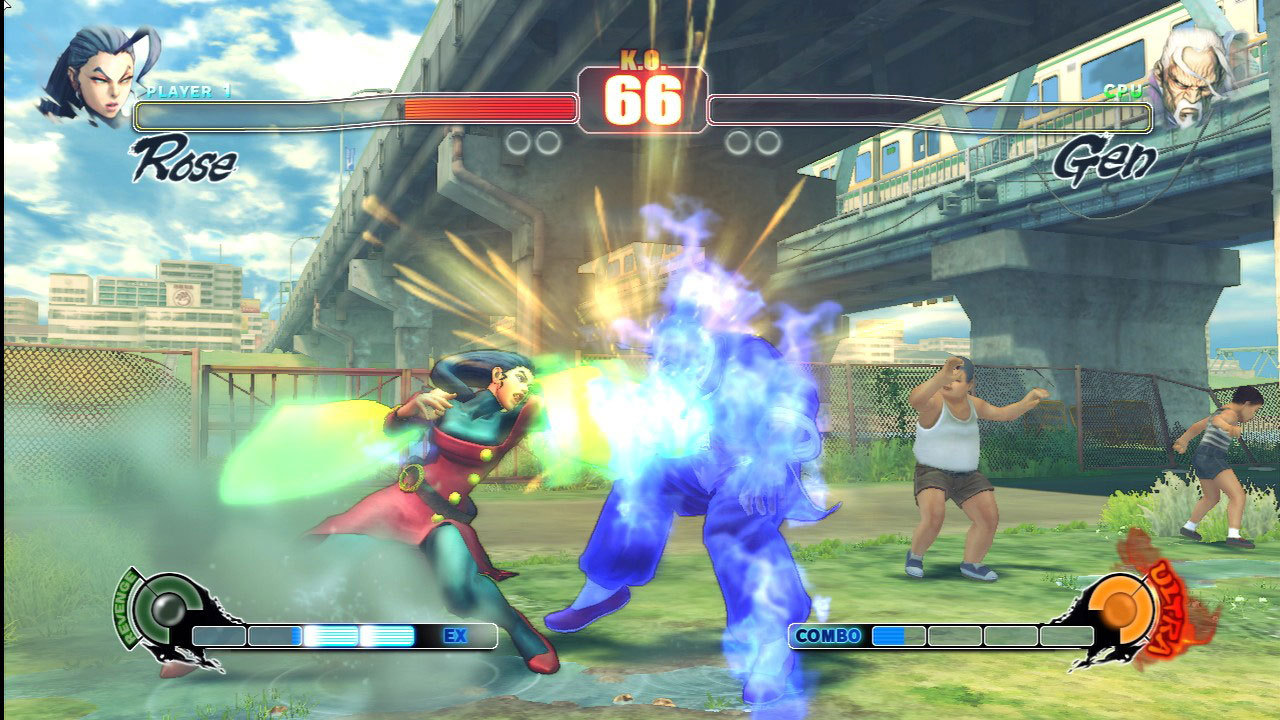The height and width of the screenshot is (720, 1280).
Task: Expand Rose's Revenge gauge panel
Action: (x=165, y=610)
